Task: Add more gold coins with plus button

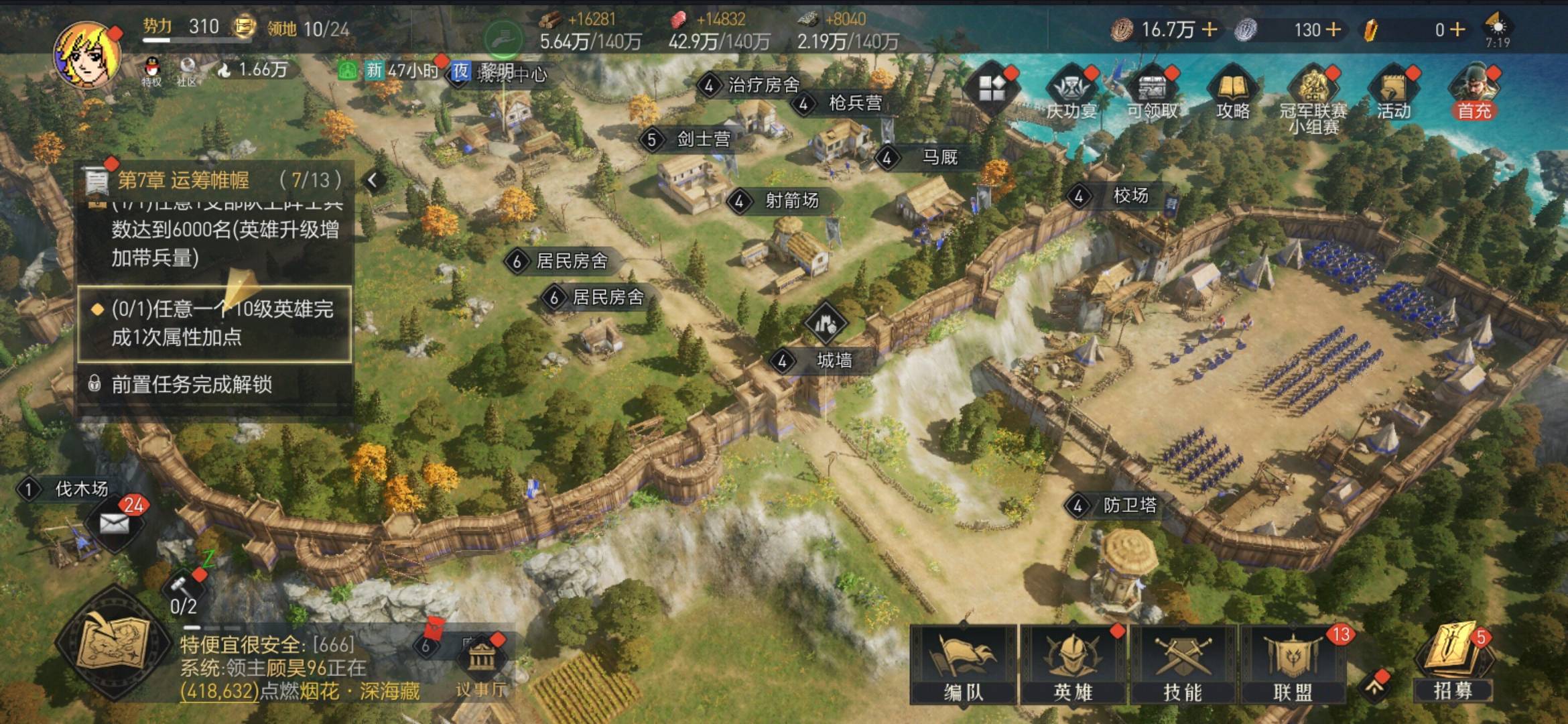Action: 1210,29
